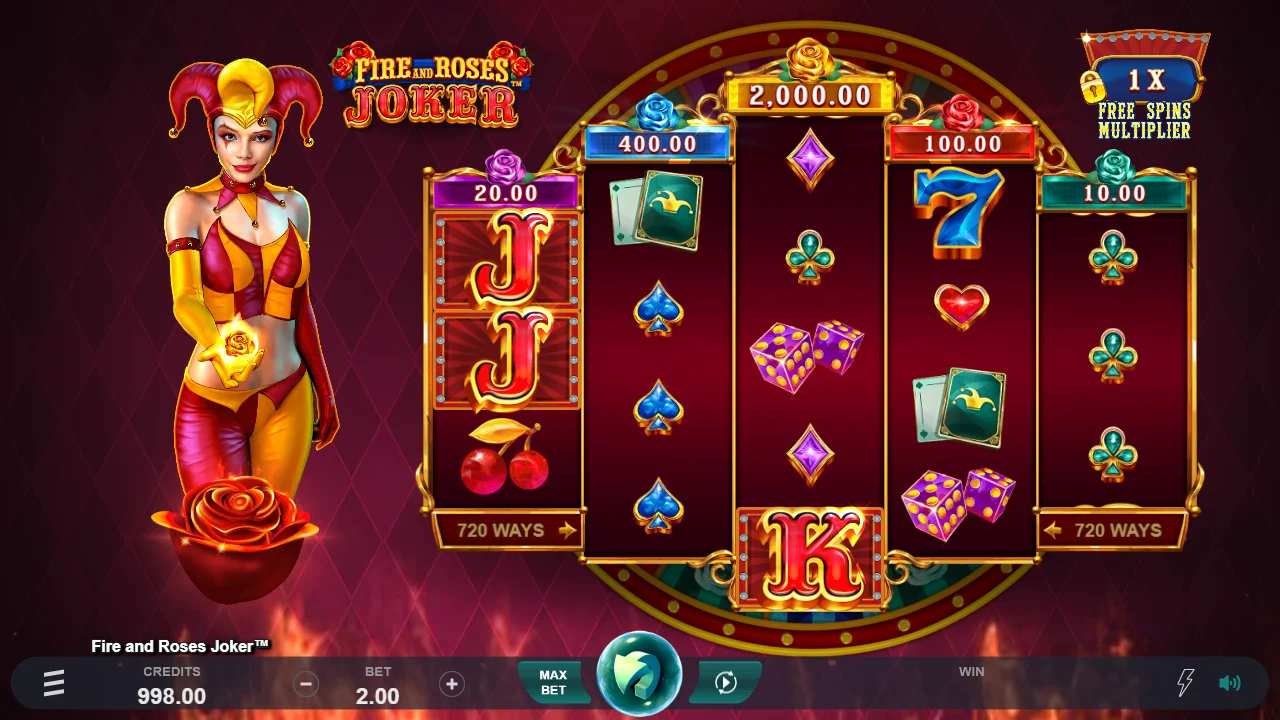Increase the bet using the plus button
Image resolution: width=1280 pixels, height=720 pixels.
point(451,684)
